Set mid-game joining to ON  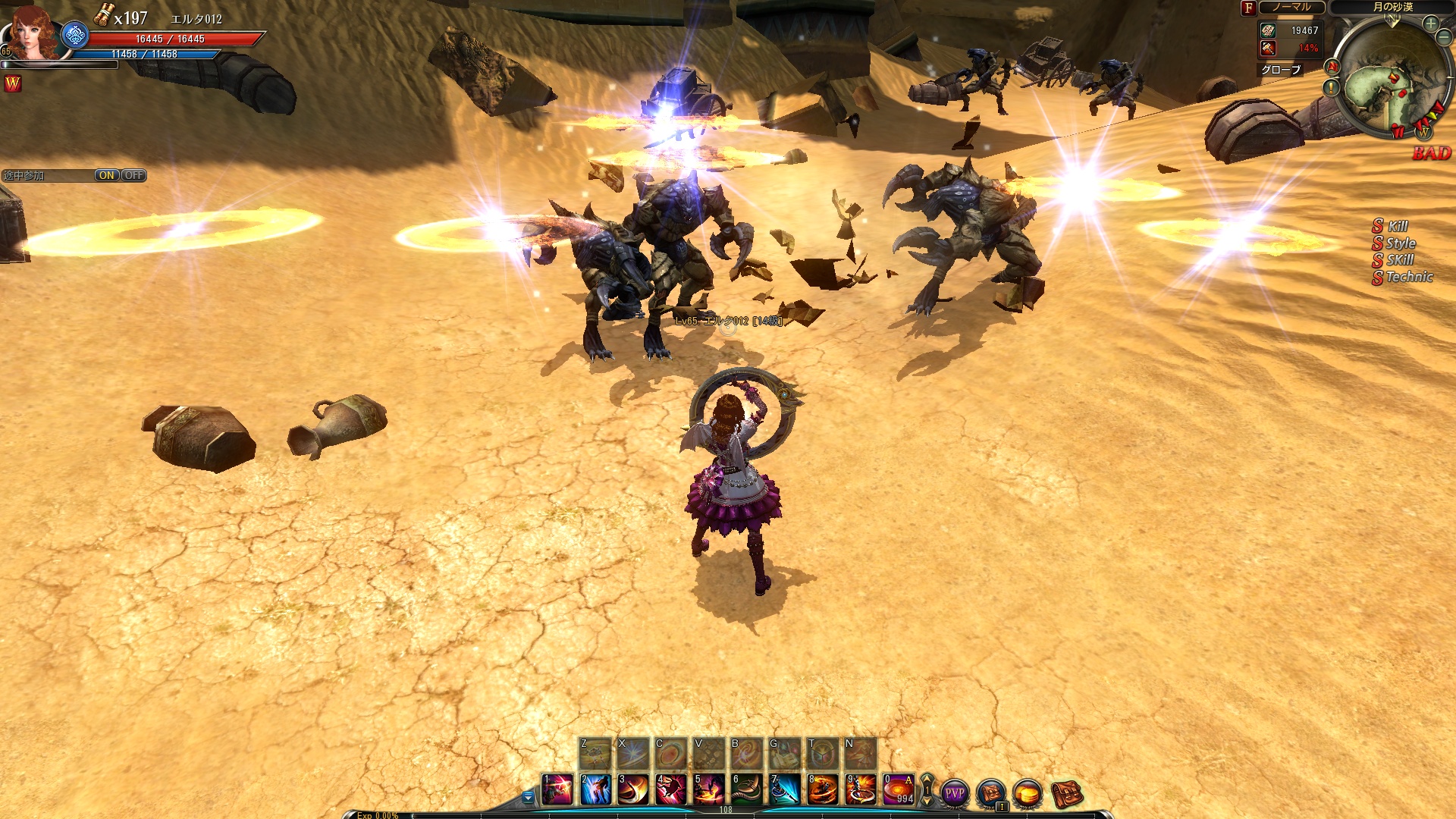click(x=107, y=175)
